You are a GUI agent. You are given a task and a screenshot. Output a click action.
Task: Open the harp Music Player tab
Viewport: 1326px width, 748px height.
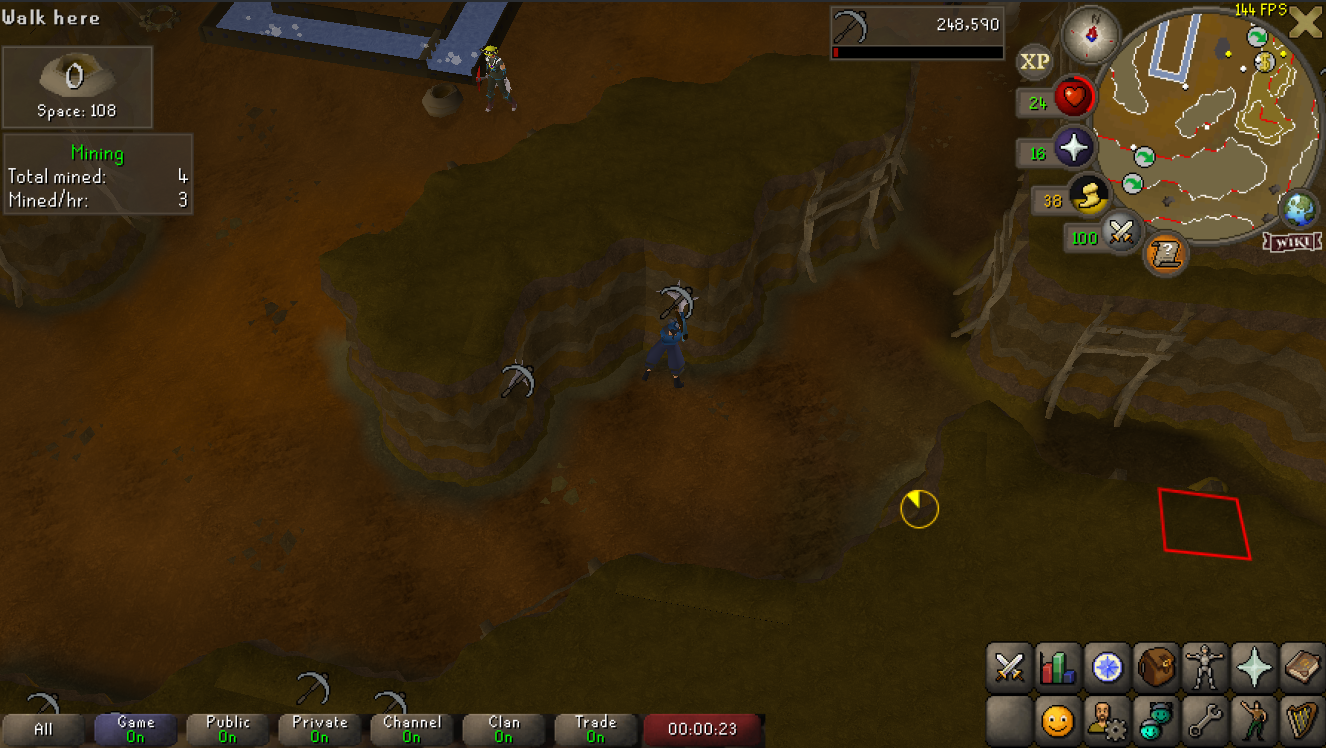[x=1303, y=720]
